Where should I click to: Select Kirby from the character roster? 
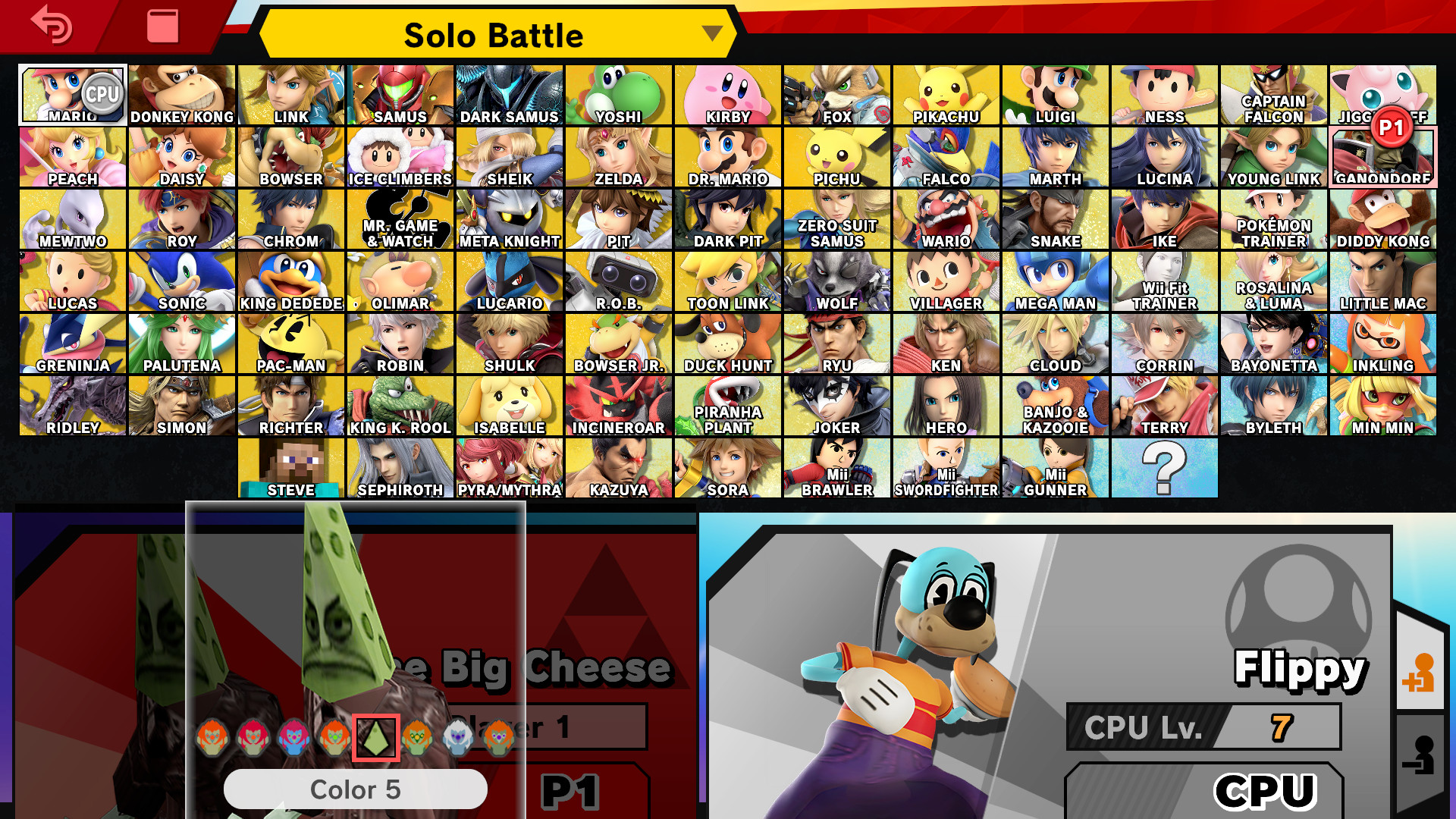726,94
